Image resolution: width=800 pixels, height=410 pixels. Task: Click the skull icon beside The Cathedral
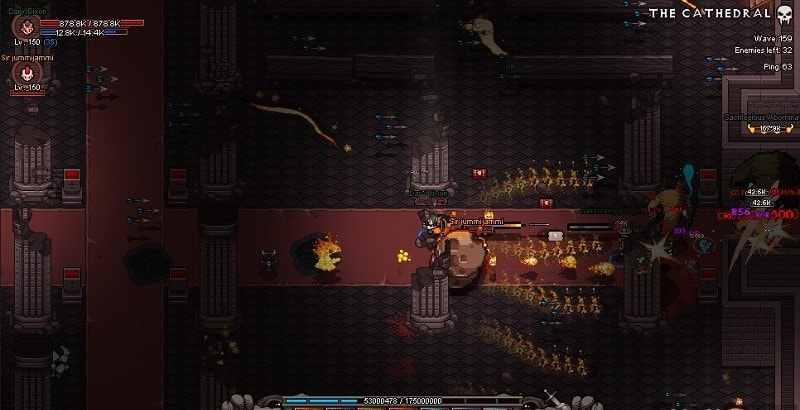tap(786, 13)
